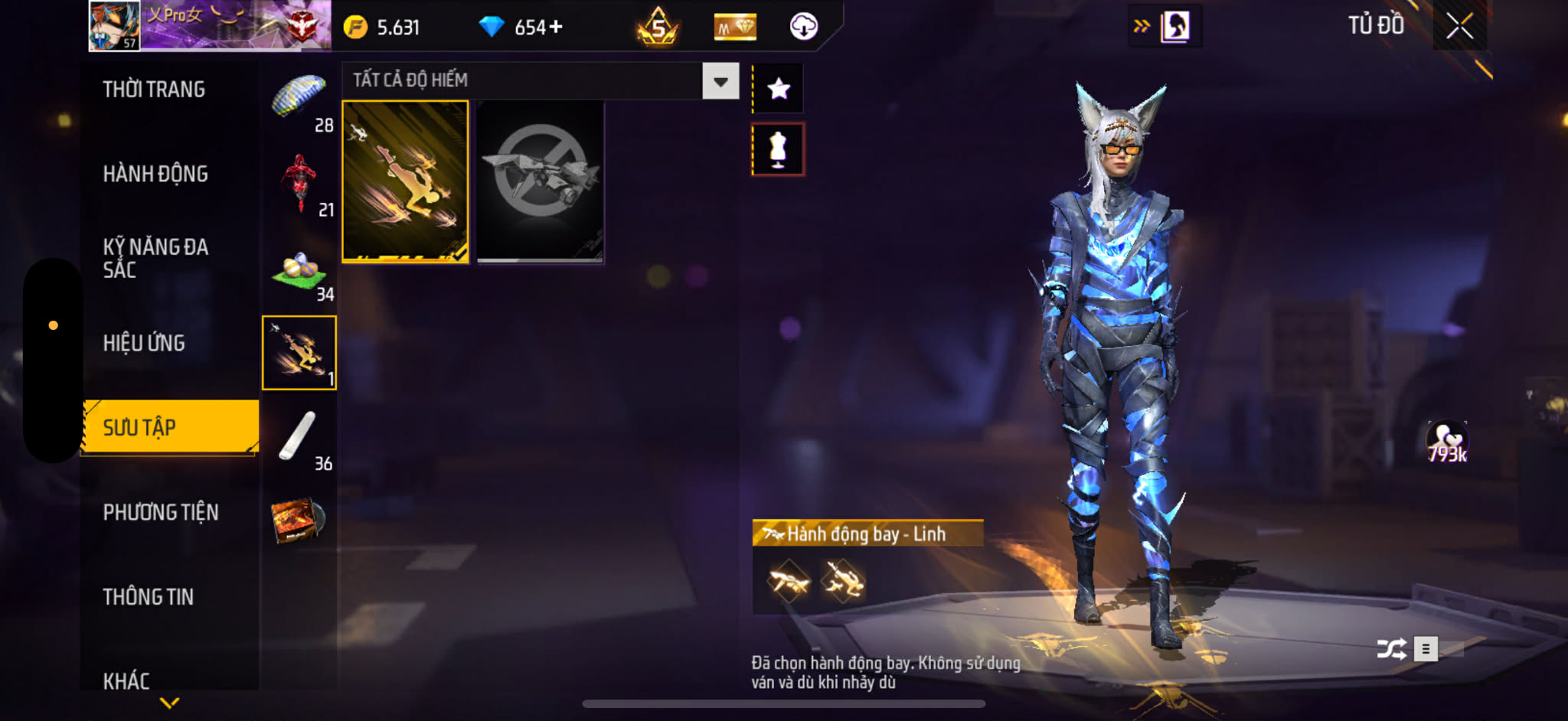Screen dimensions: 1568x721
Task: Equip the golden sky-dive action item
Action: [405, 181]
